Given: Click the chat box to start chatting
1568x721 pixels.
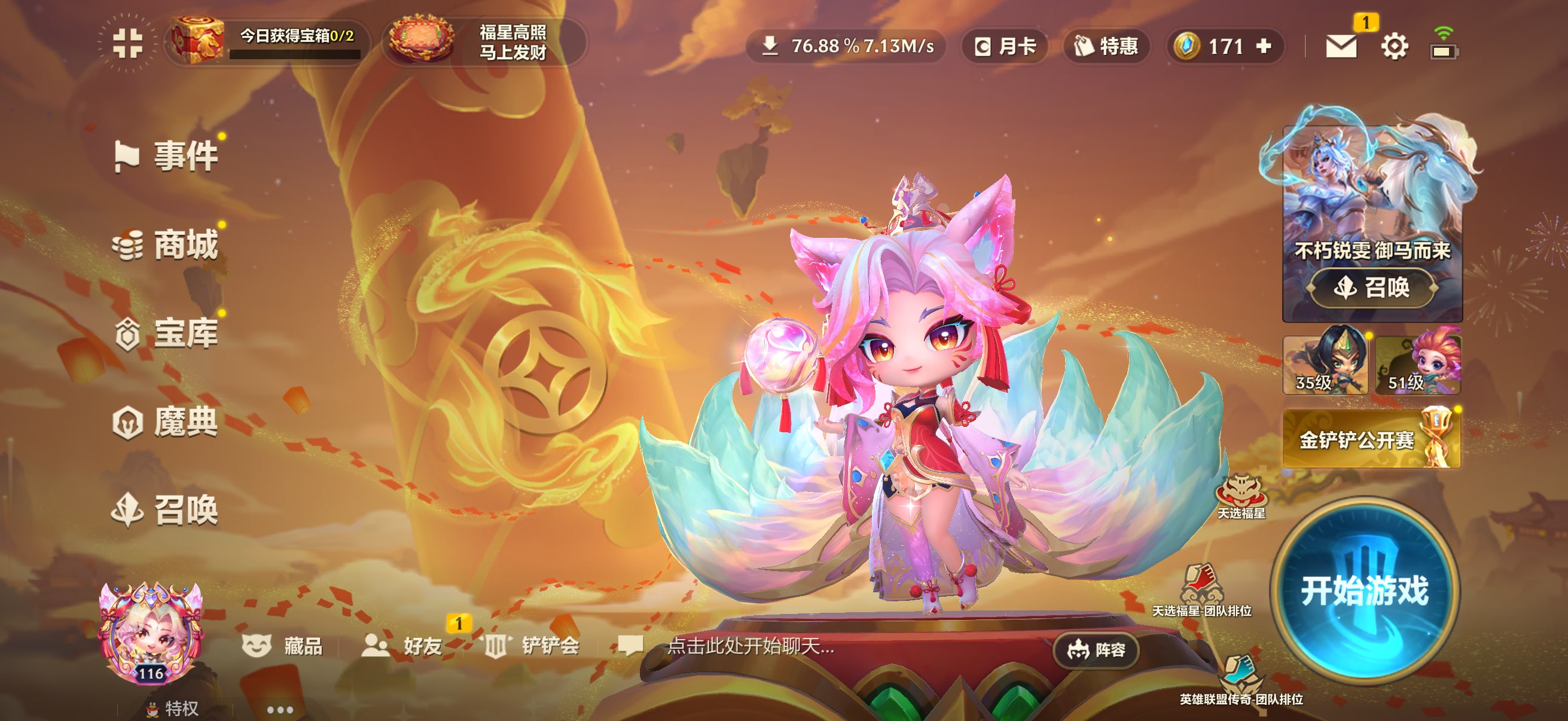Looking at the screenshot, I should coord(750,646).
